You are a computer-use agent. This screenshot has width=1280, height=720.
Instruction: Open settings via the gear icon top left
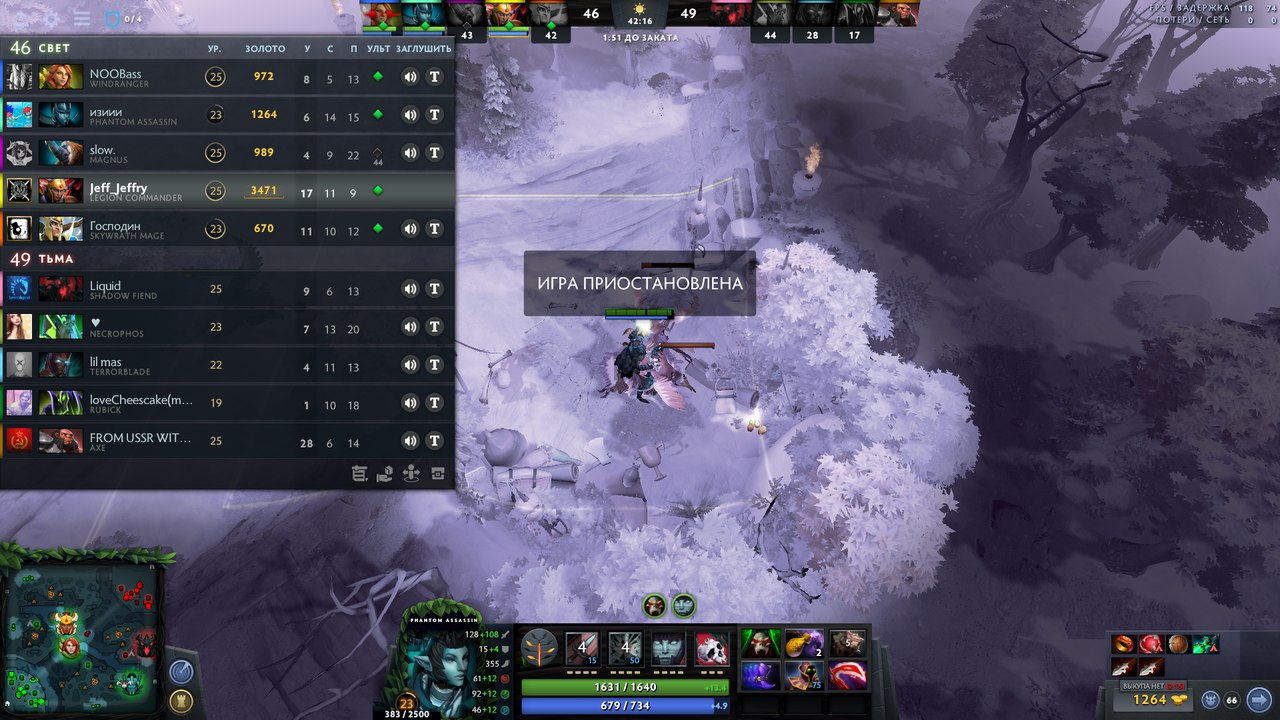coord(50,18)
